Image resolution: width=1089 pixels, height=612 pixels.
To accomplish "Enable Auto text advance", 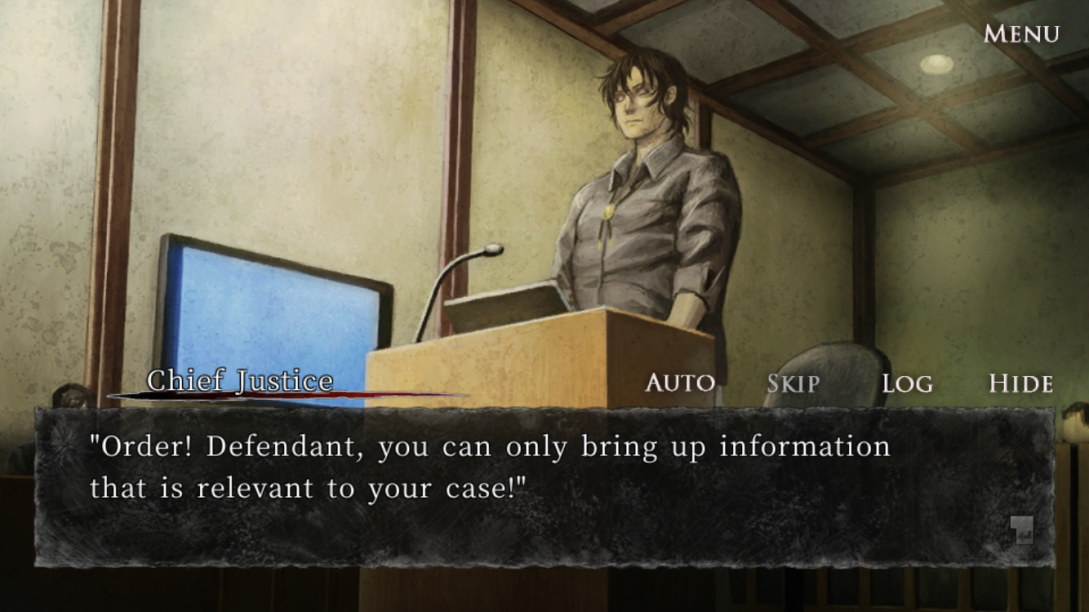I will [x=680, y=383].
